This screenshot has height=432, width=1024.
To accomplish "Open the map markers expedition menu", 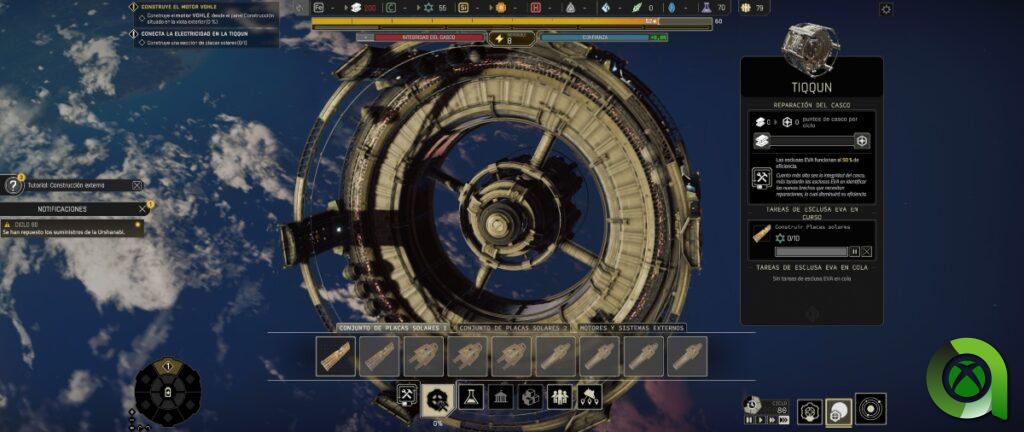I will tap(589, 396).
